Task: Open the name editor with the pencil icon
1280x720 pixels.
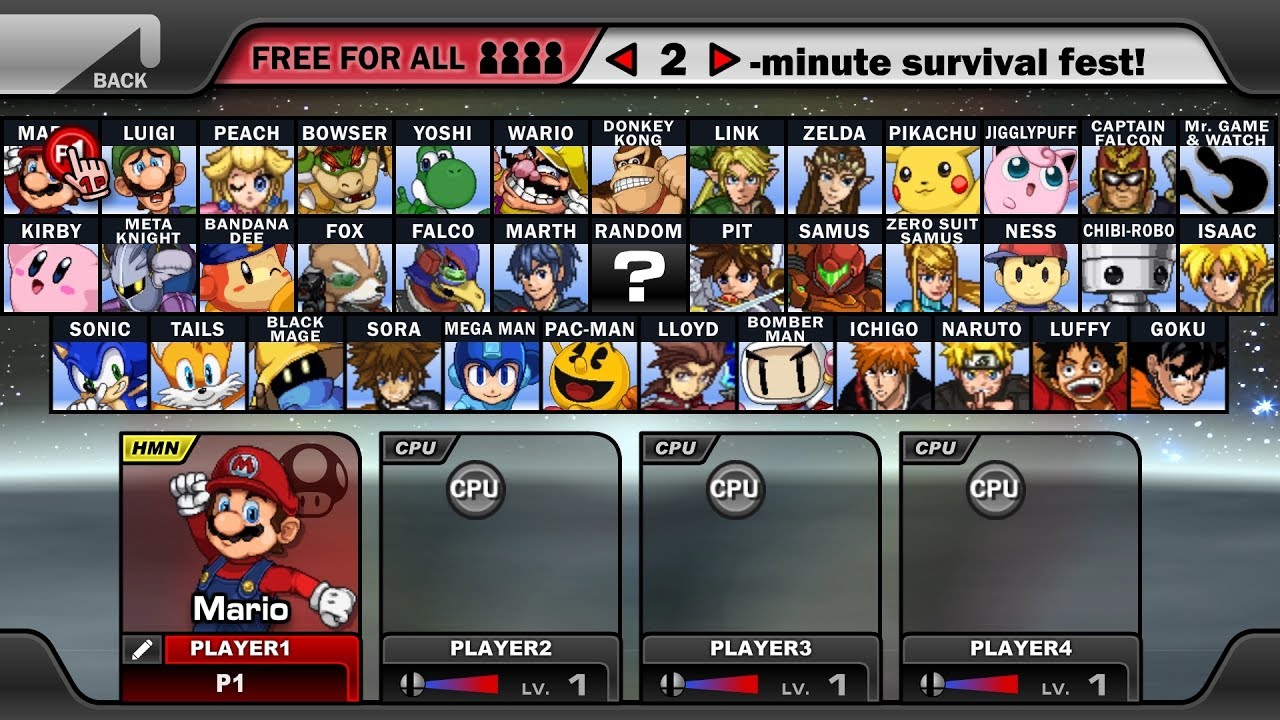Action: pos(143,648)
